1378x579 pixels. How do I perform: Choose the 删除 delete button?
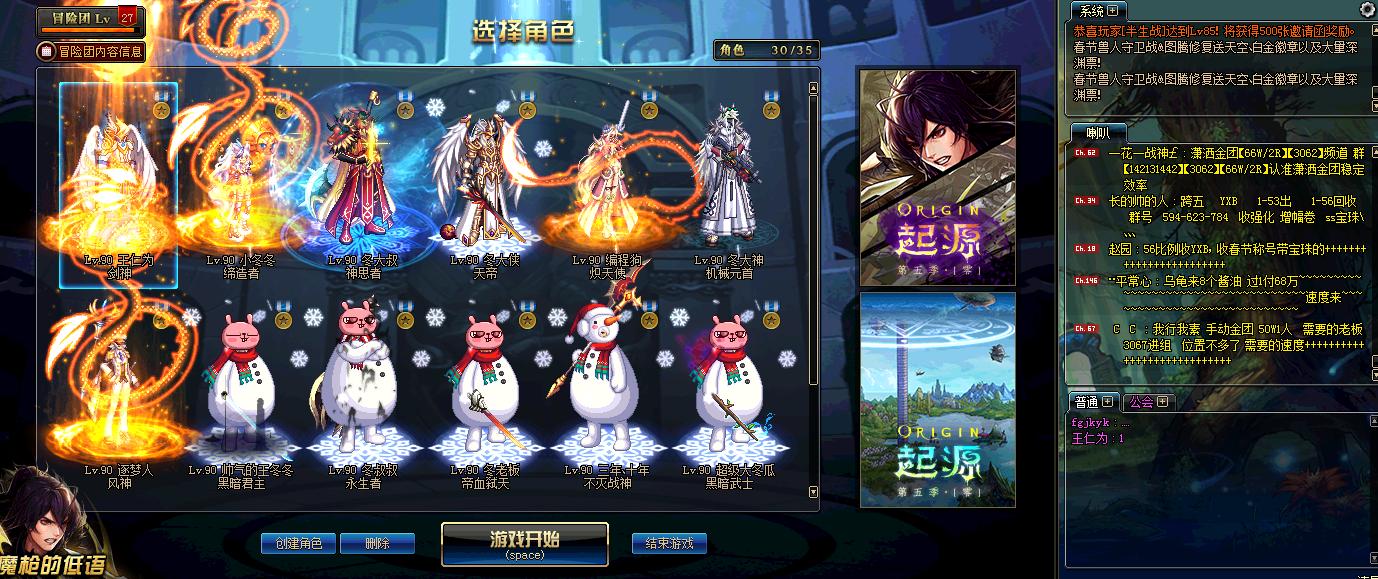377,543
